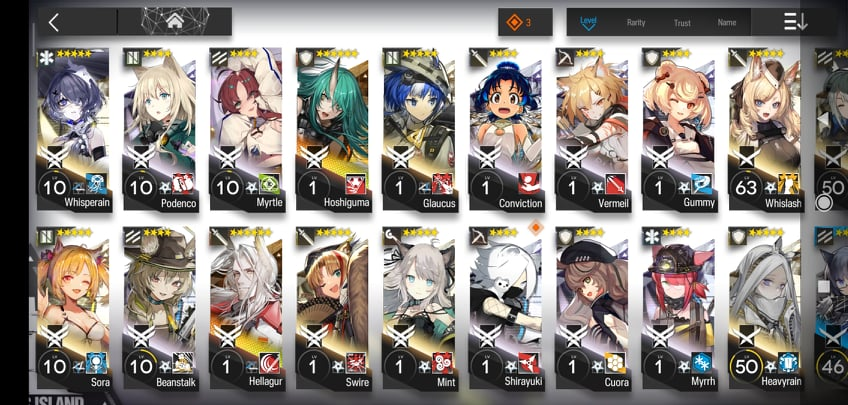
Task: Sort operators by Trust
Action: click(x=682, y=22)
